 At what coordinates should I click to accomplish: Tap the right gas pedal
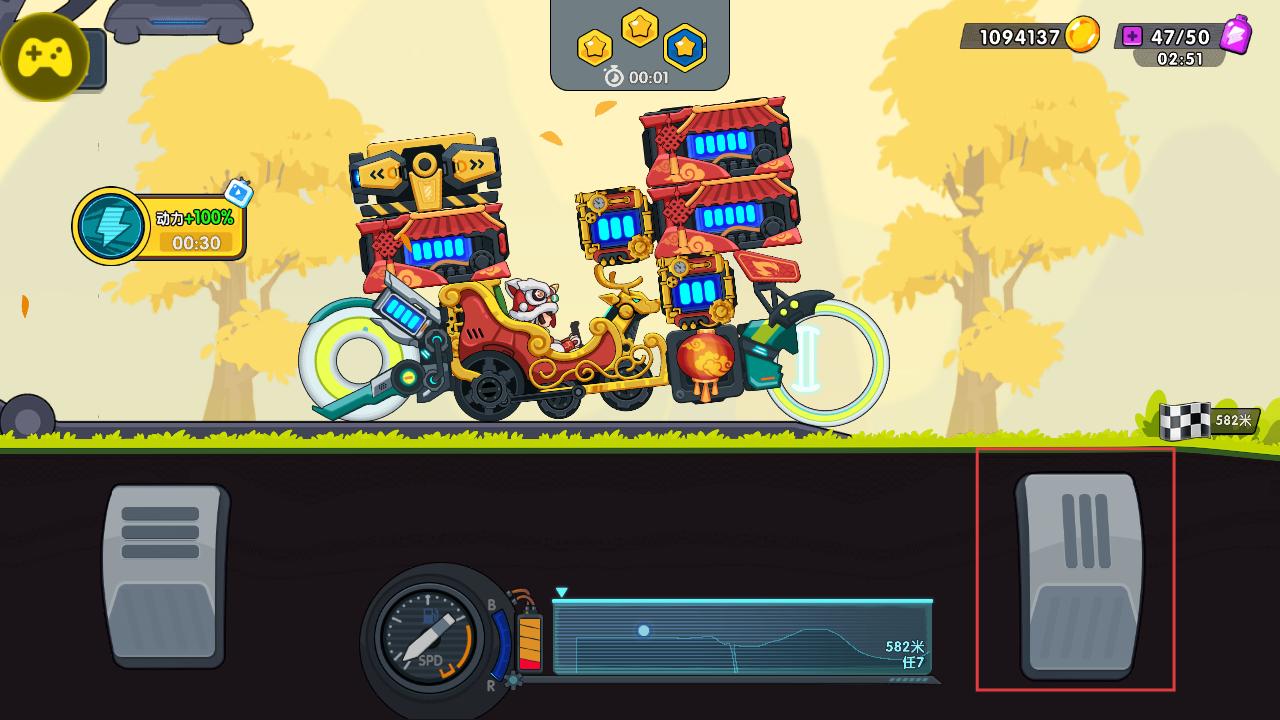[1078, 574]
